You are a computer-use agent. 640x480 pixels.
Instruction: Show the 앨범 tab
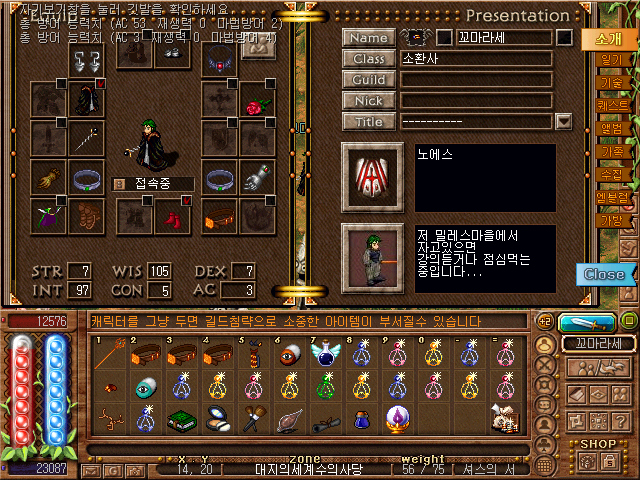[610, 128]
